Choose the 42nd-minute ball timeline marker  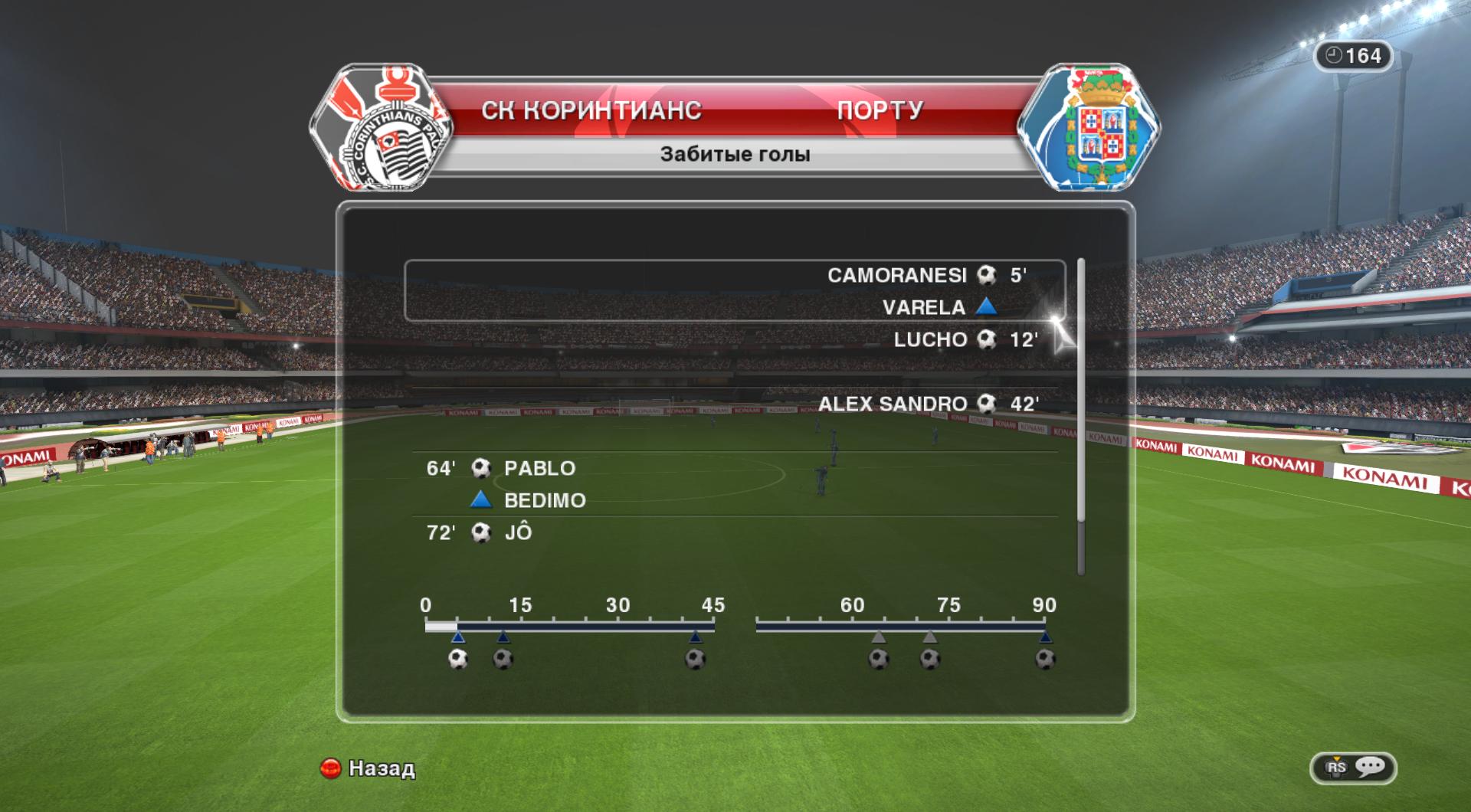(x=695, y=659)
